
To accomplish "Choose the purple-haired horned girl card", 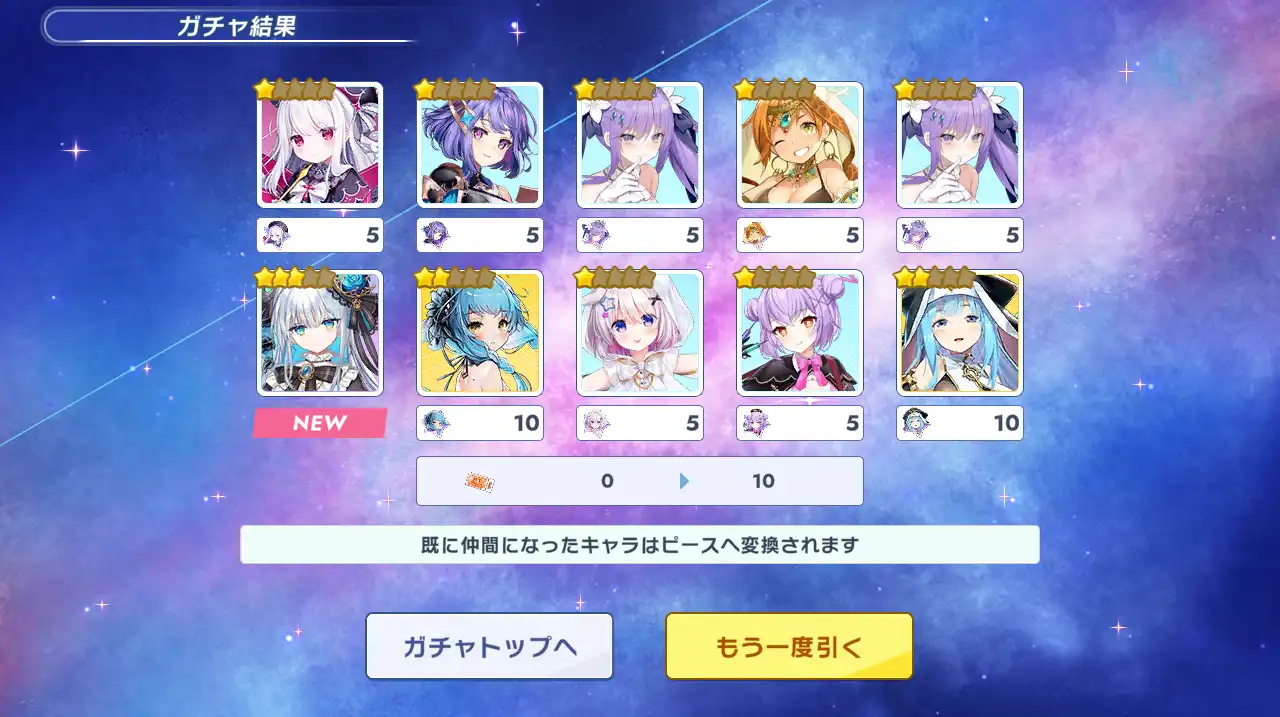I will point(480,145).
